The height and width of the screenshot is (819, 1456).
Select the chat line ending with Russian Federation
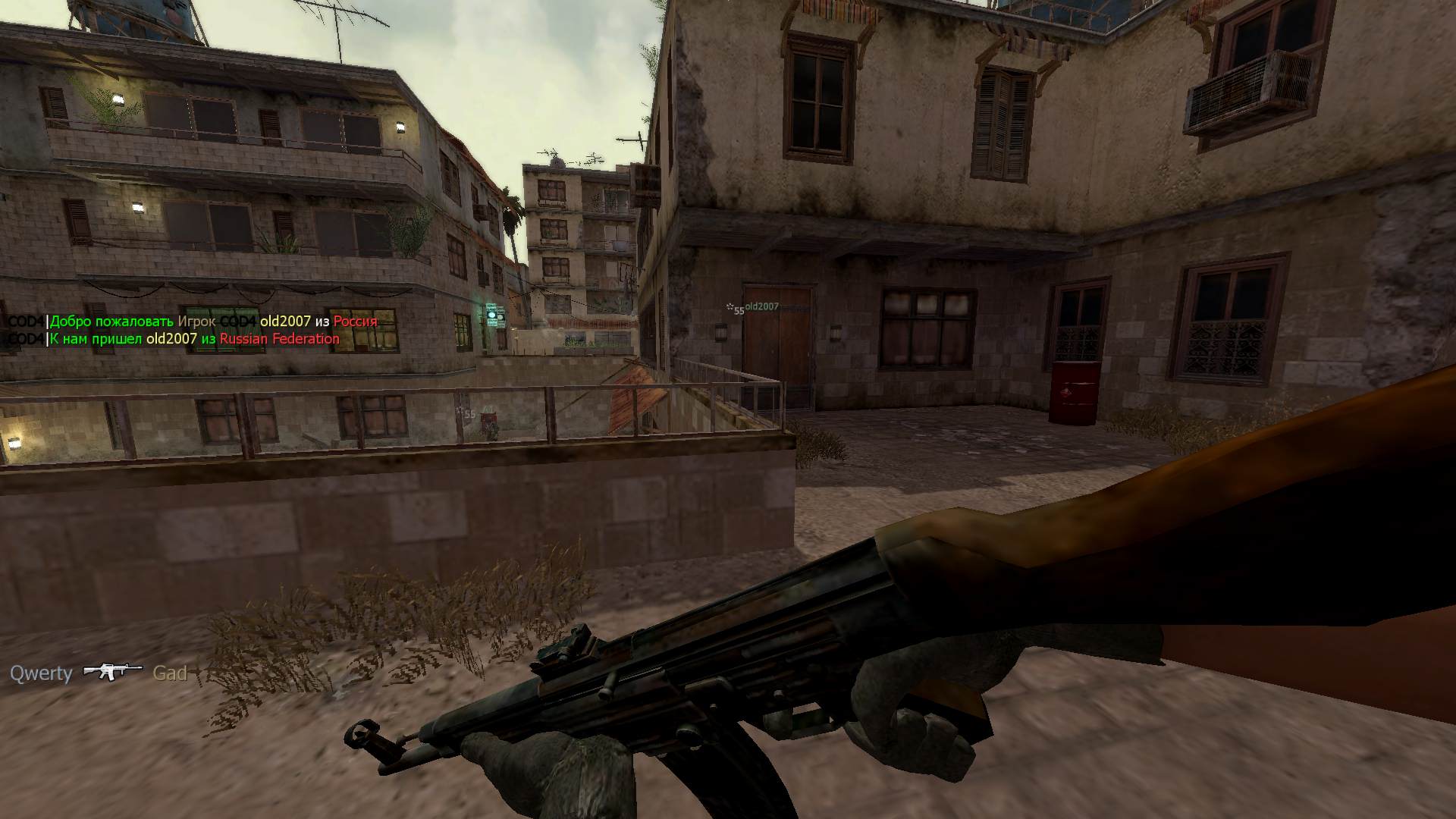[174, 339]
